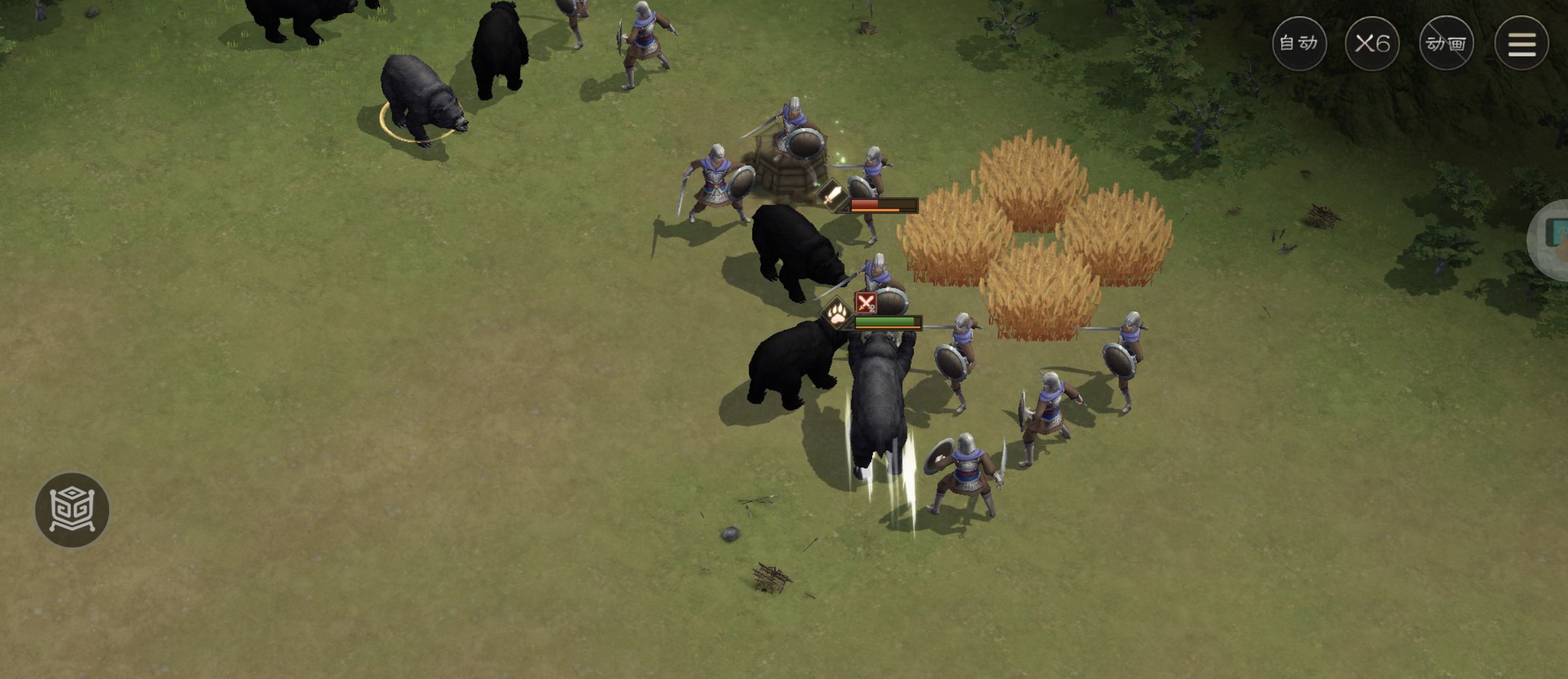Open the hamburger menu
1568x679 pixels.
(x=1521, y=44)
